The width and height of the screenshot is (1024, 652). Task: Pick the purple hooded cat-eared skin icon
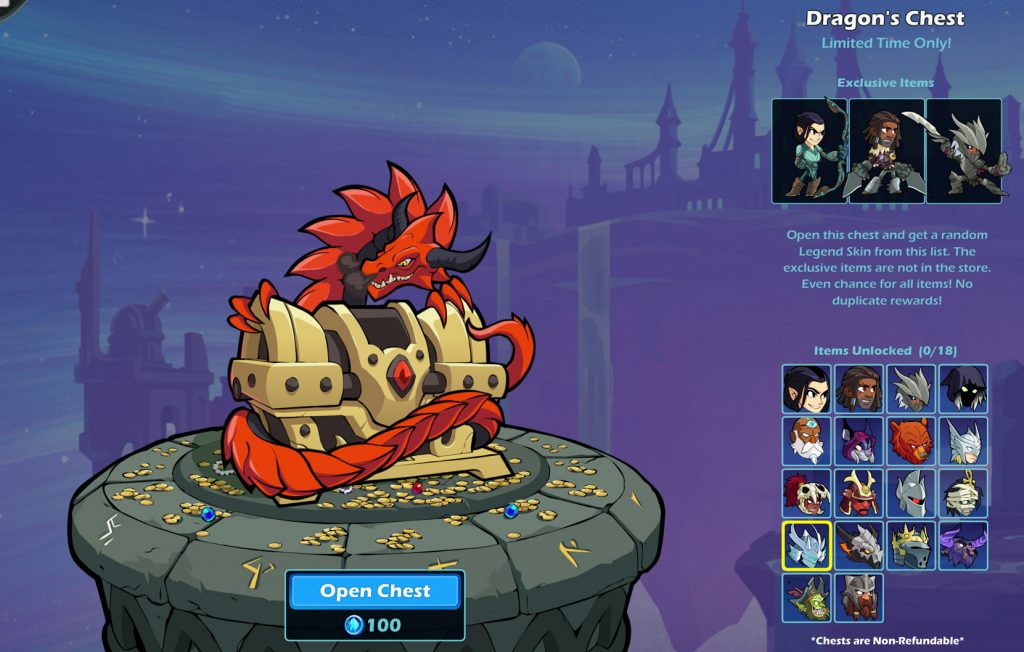859,441
